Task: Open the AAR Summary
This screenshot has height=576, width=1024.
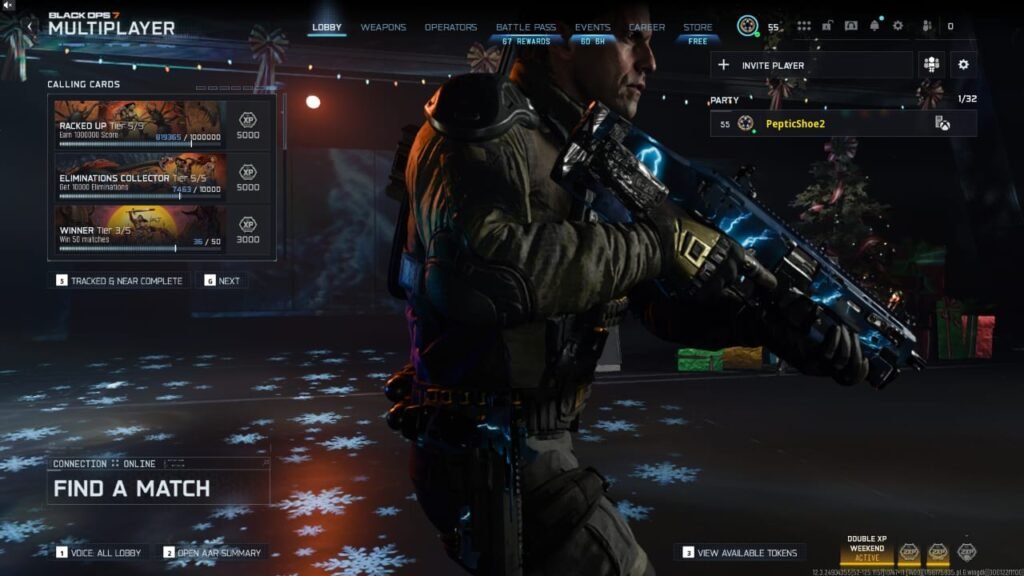Action: [x=214, y=552]
